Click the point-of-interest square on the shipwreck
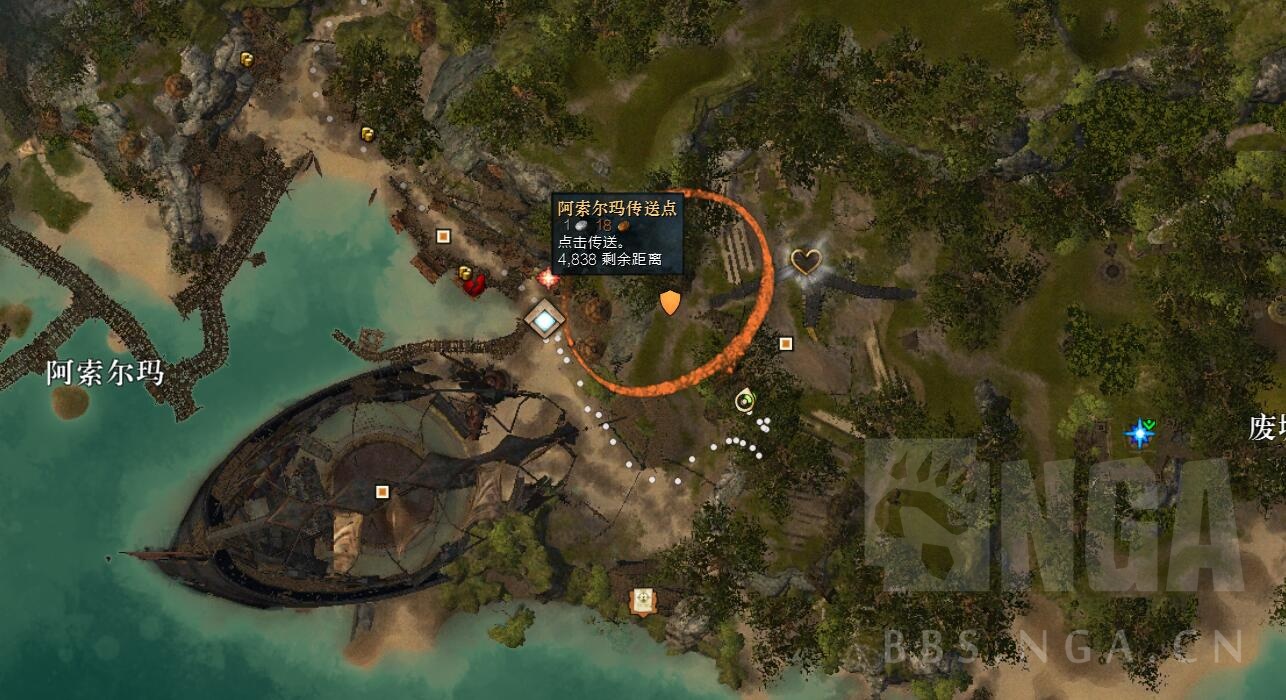Viewport: 1286px width, 700px height. (x=381, y=491)
